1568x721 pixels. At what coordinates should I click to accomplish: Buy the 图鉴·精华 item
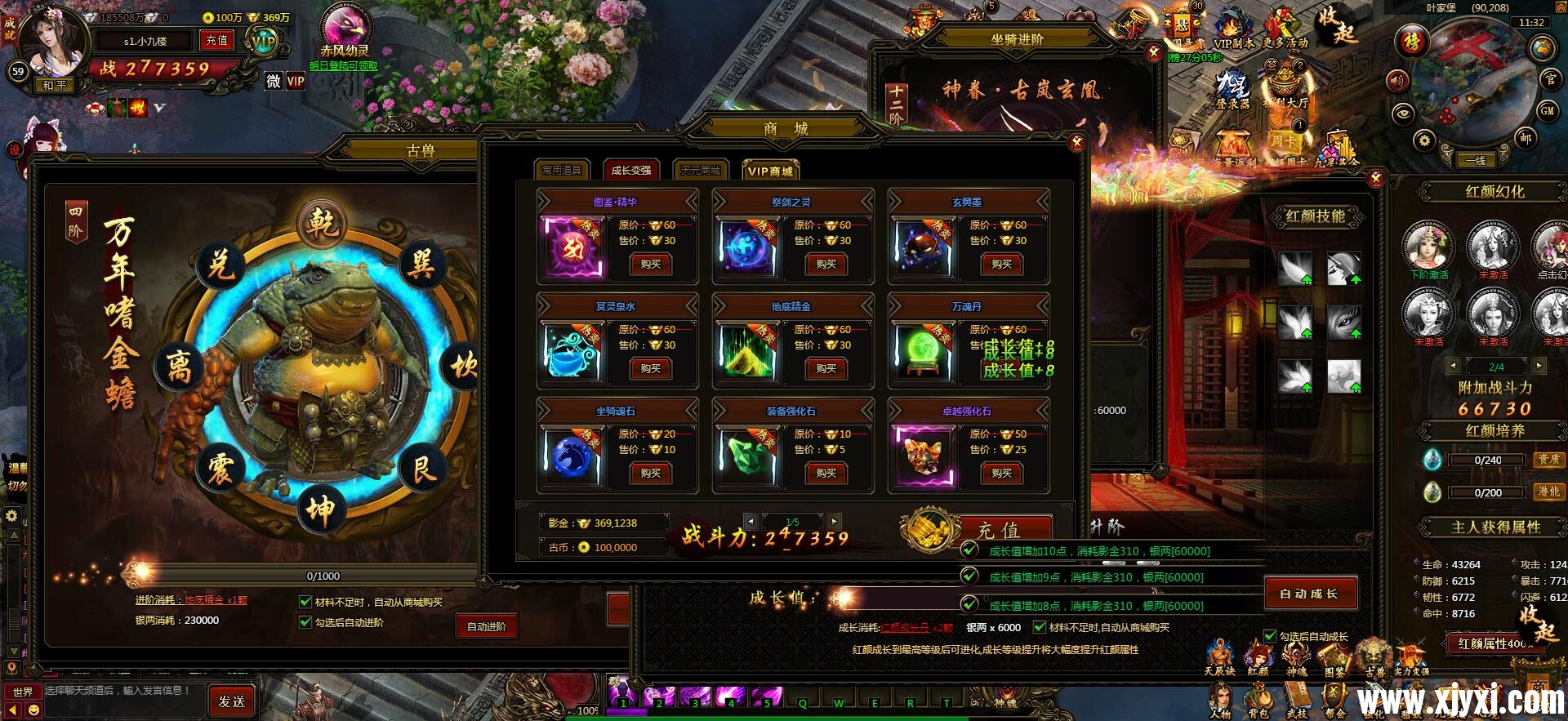pos(650,264)
